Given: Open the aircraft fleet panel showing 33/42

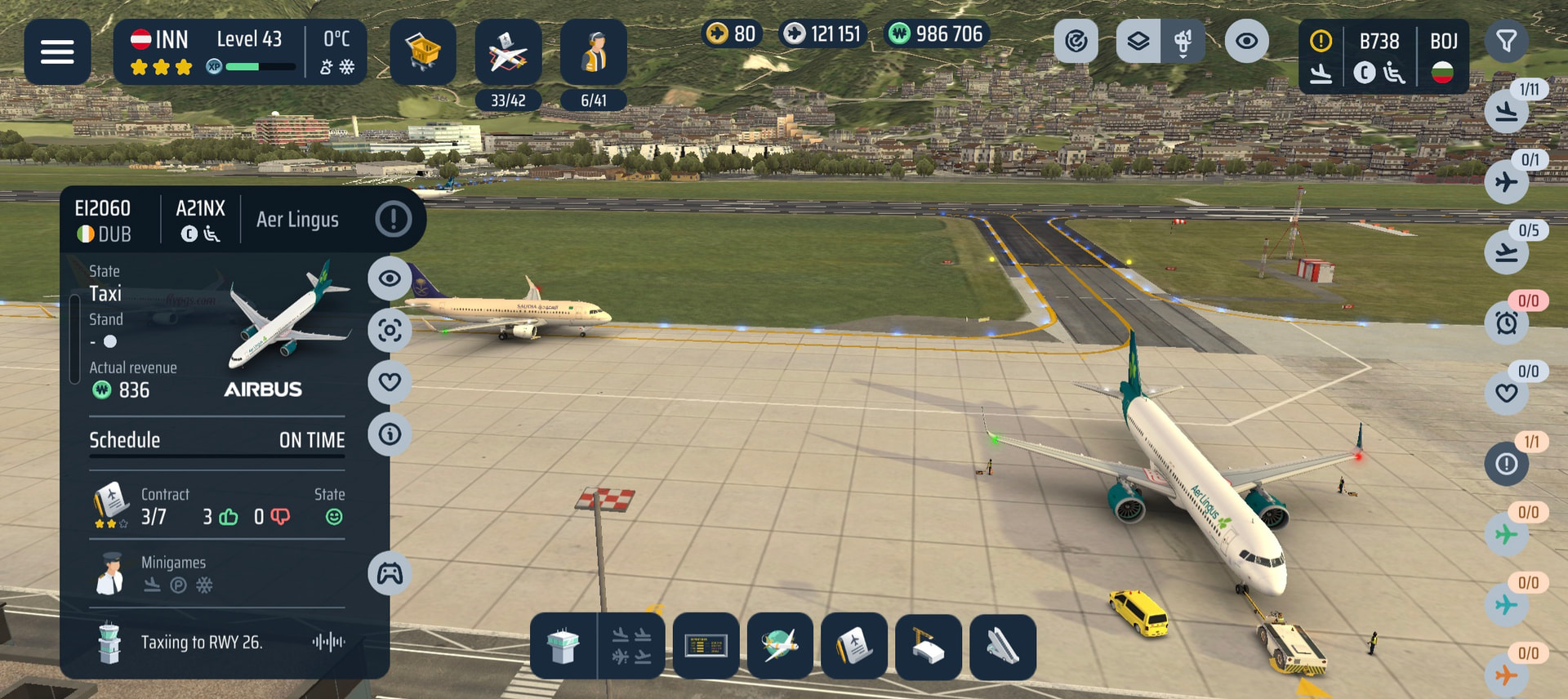Looking at the screenshot, I should click(x=508, y=54).
